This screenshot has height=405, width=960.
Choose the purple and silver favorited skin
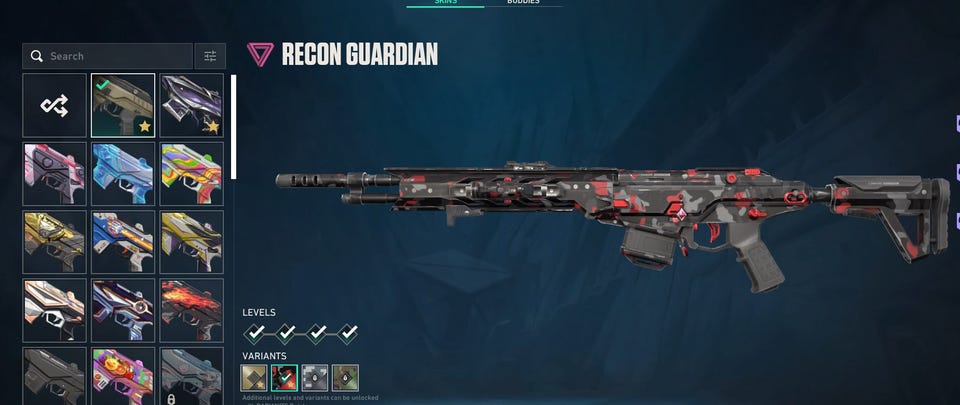(191, 105)
